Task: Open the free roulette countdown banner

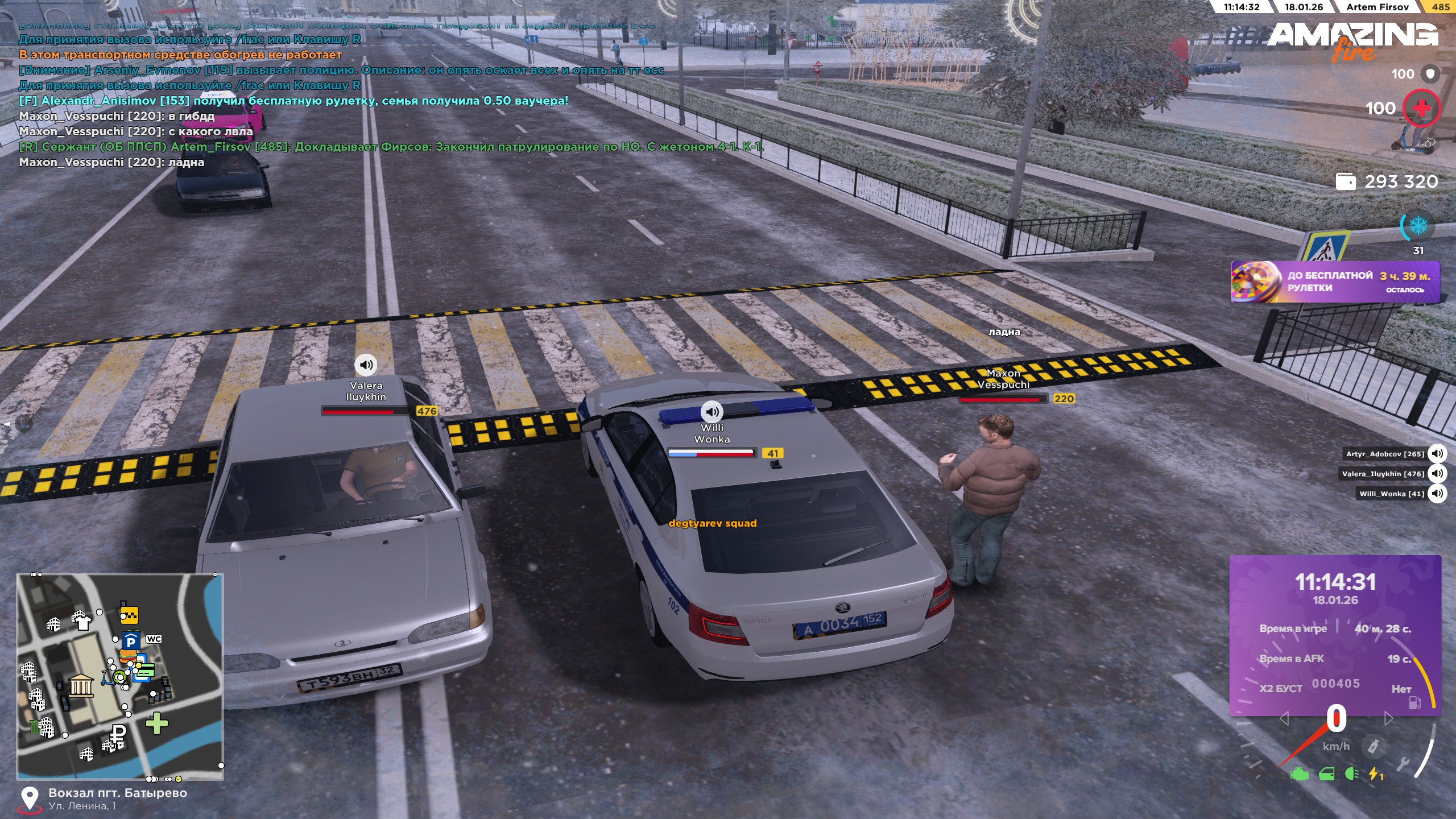Action: tap(1334, 282)
